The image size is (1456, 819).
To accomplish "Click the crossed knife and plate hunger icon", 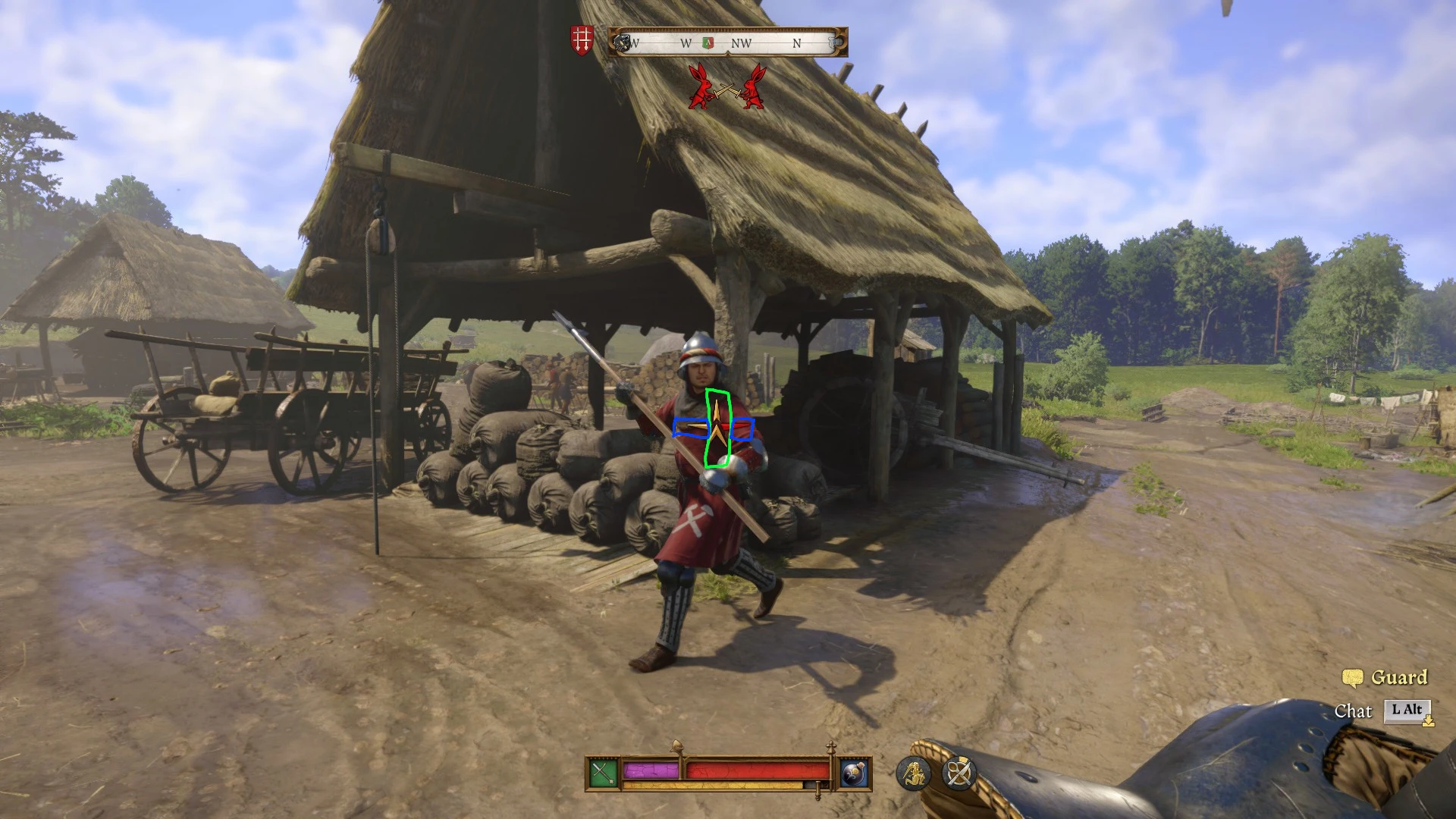I will (958, 772).
